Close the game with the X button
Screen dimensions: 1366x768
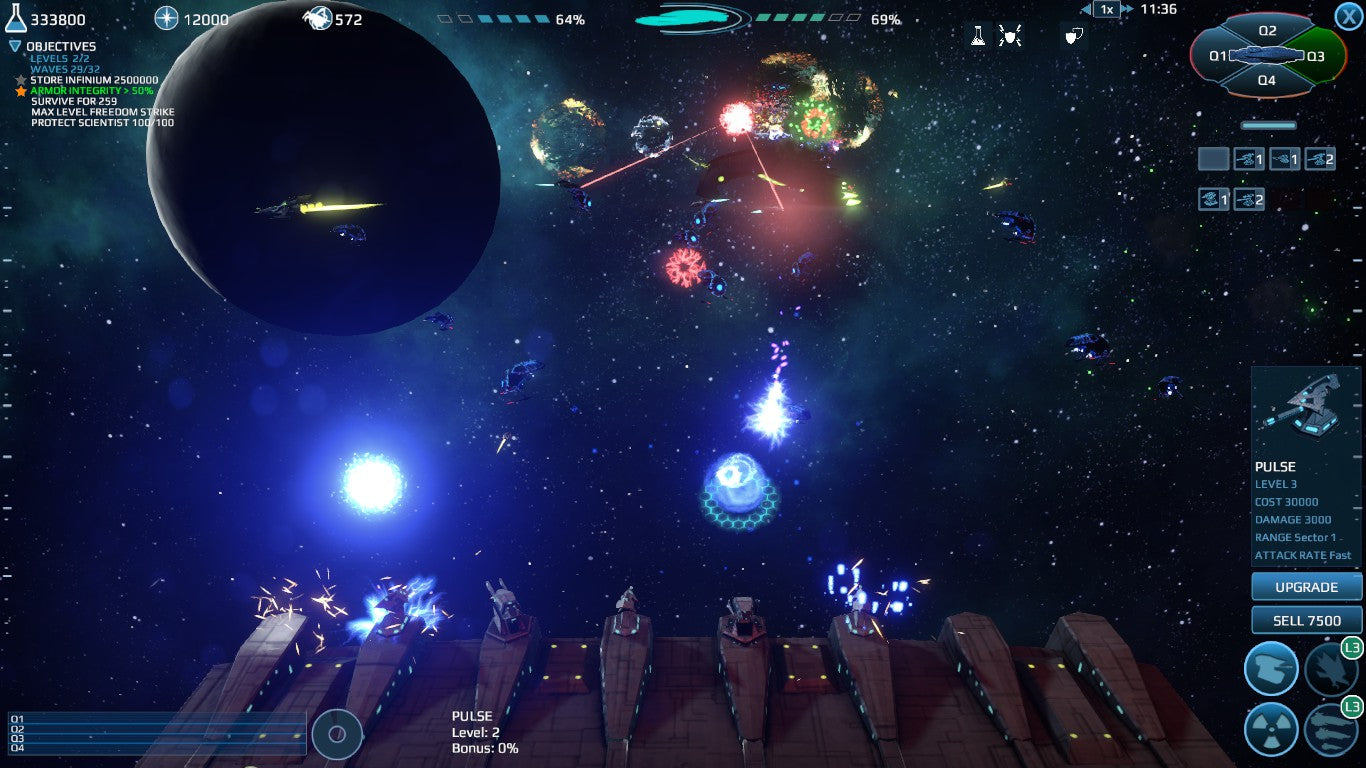point(1347,16)
